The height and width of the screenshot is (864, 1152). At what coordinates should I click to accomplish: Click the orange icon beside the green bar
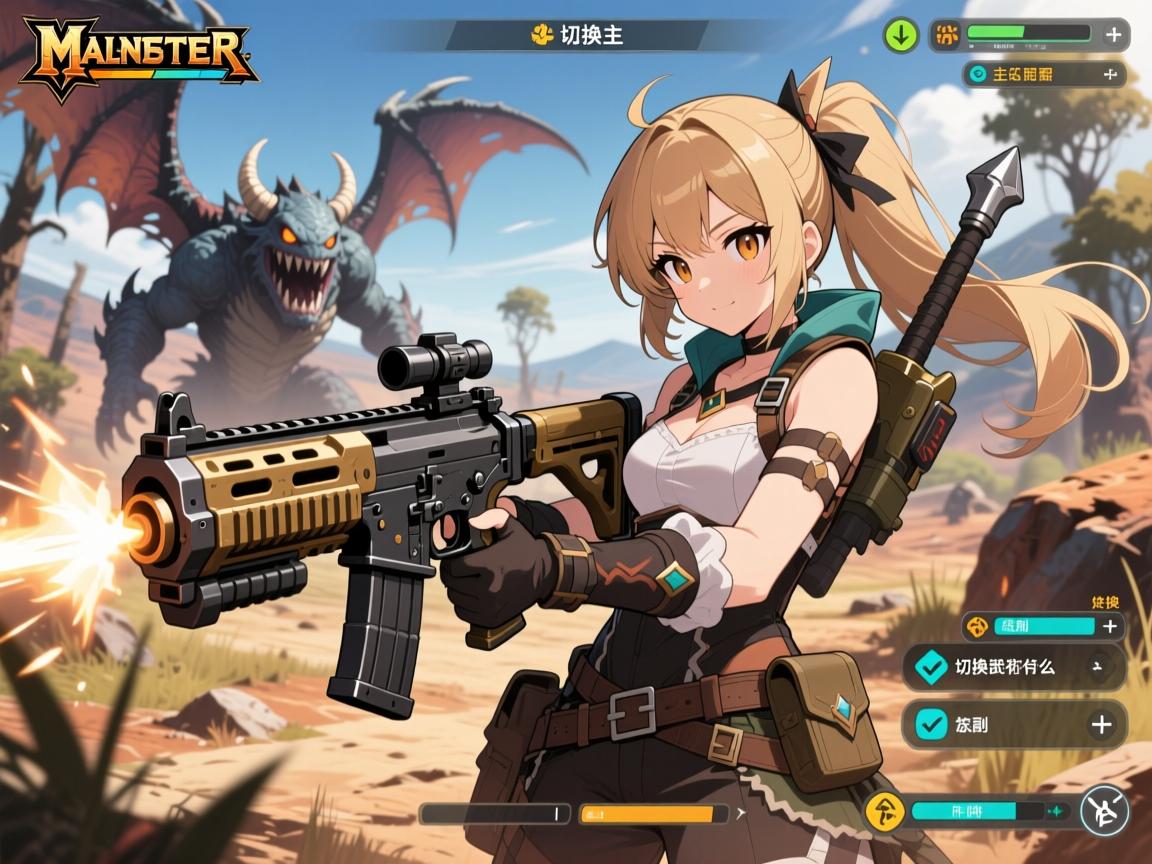coord(945,35)
